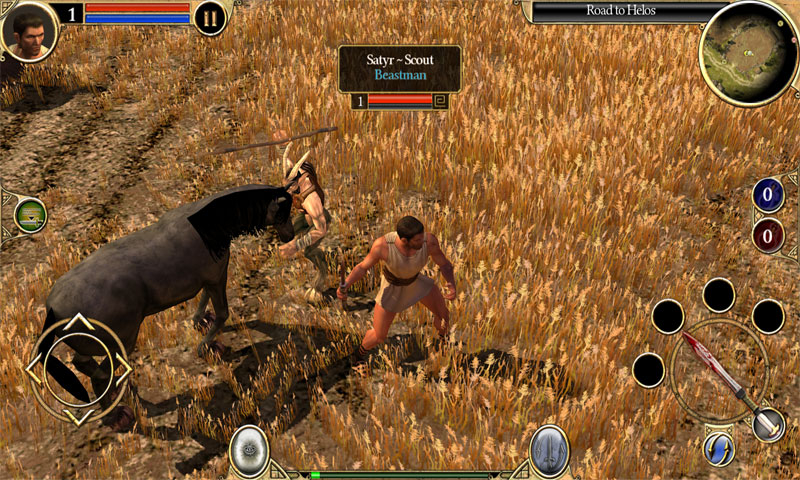Tap the spiral icon beside the enemy health bar
This screenshot has height=480, width=800.
point(441,100)
